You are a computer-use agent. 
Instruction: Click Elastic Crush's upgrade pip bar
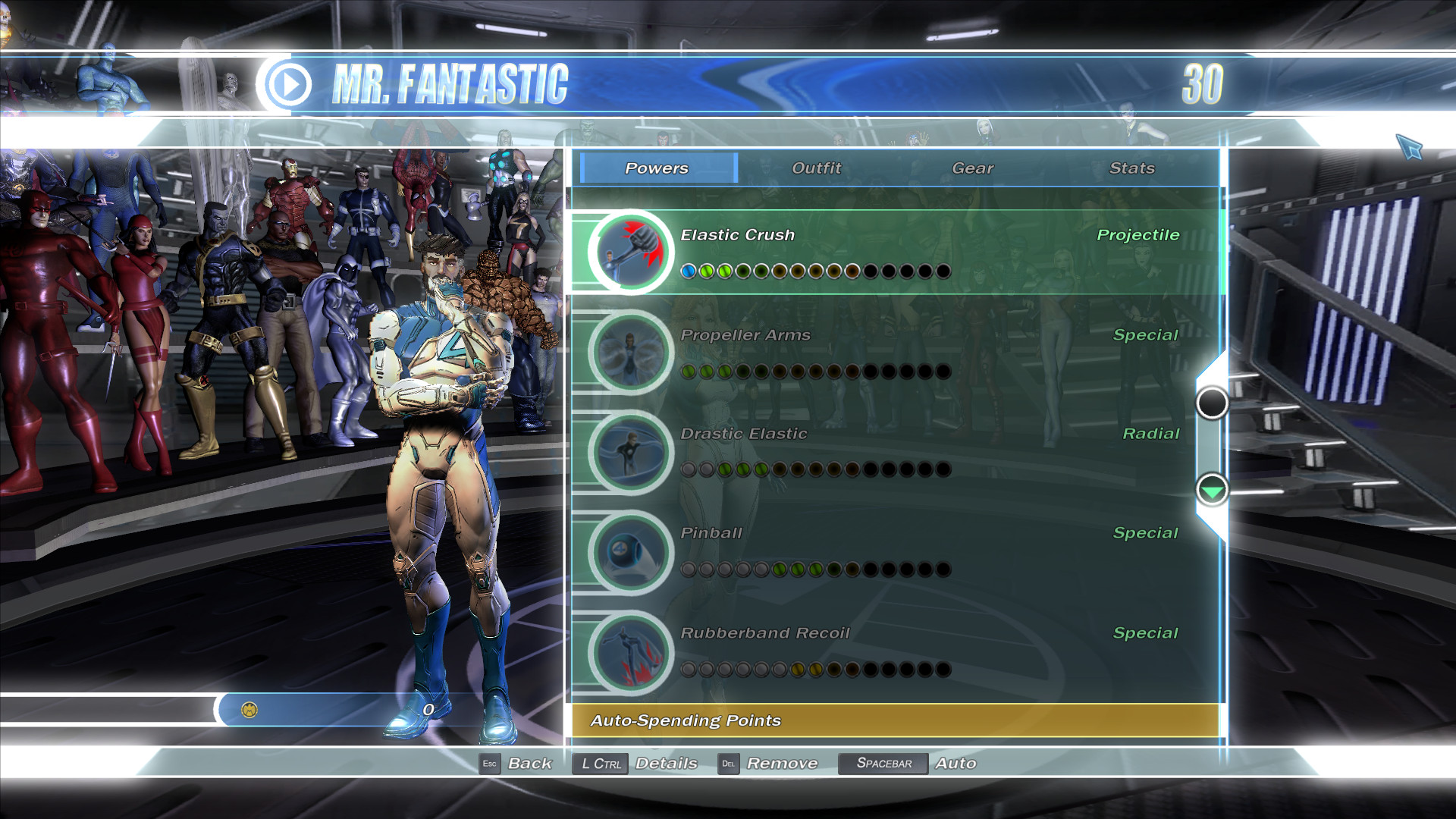coord(815,271)
